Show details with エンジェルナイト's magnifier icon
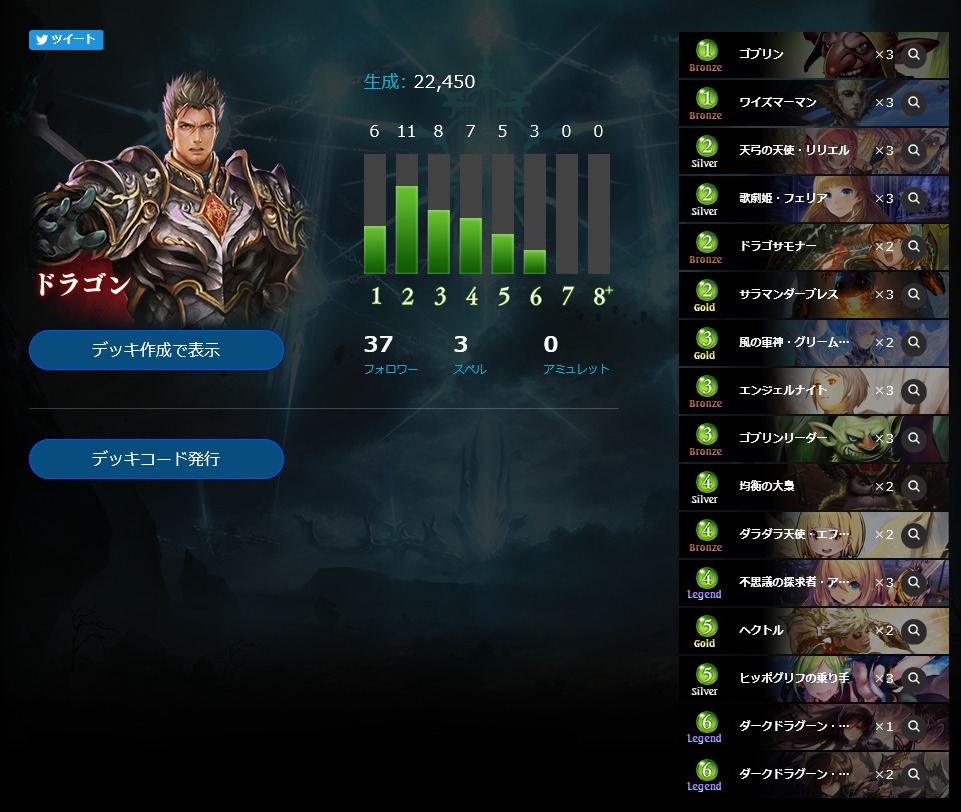The image size is (961, 812). (x=913, y=390)
